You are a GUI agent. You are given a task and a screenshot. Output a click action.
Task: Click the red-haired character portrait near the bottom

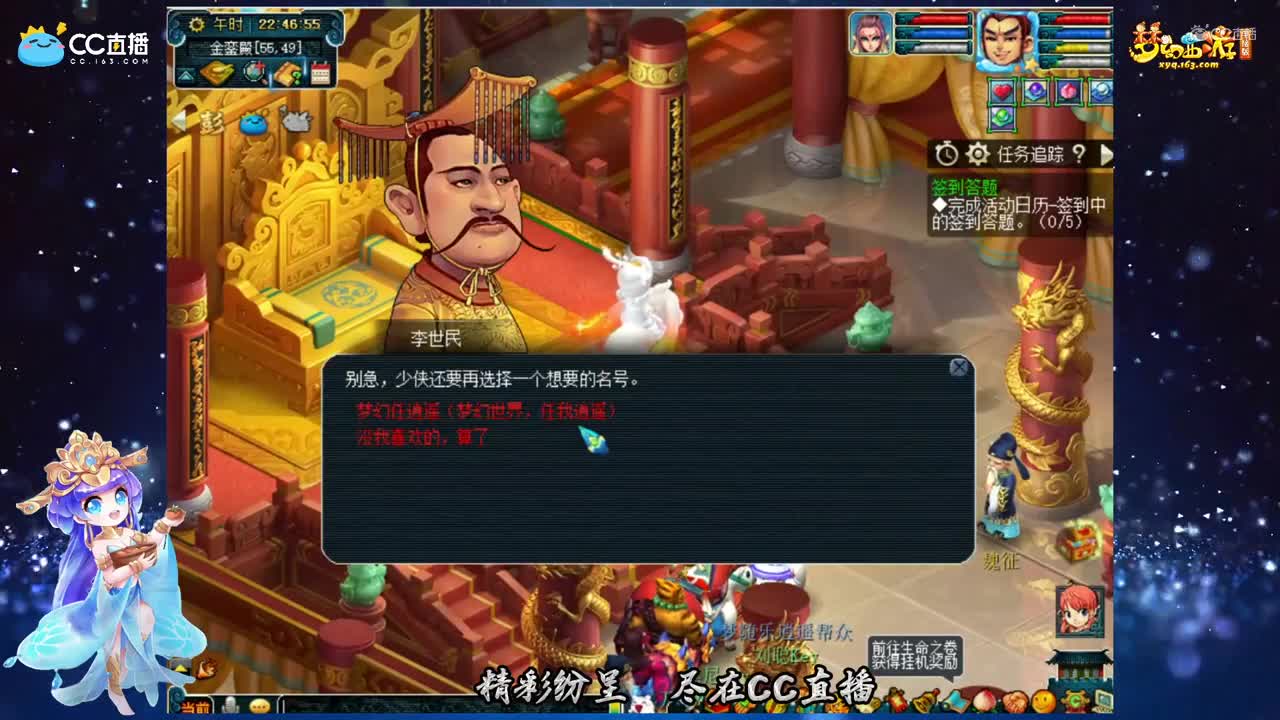[1078, 613]
